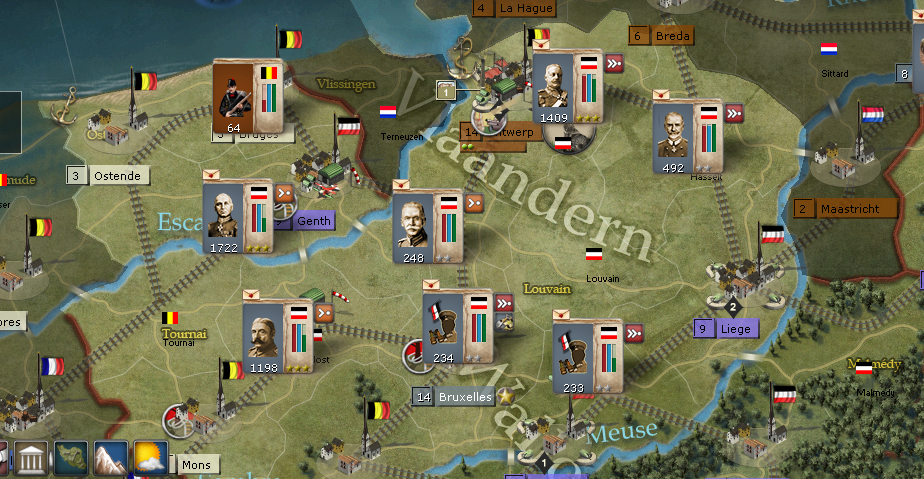Screen dimensions: 924x479
Task: Open the pillared building map filter
Action: pyautogui.click(x=32, y=461)
